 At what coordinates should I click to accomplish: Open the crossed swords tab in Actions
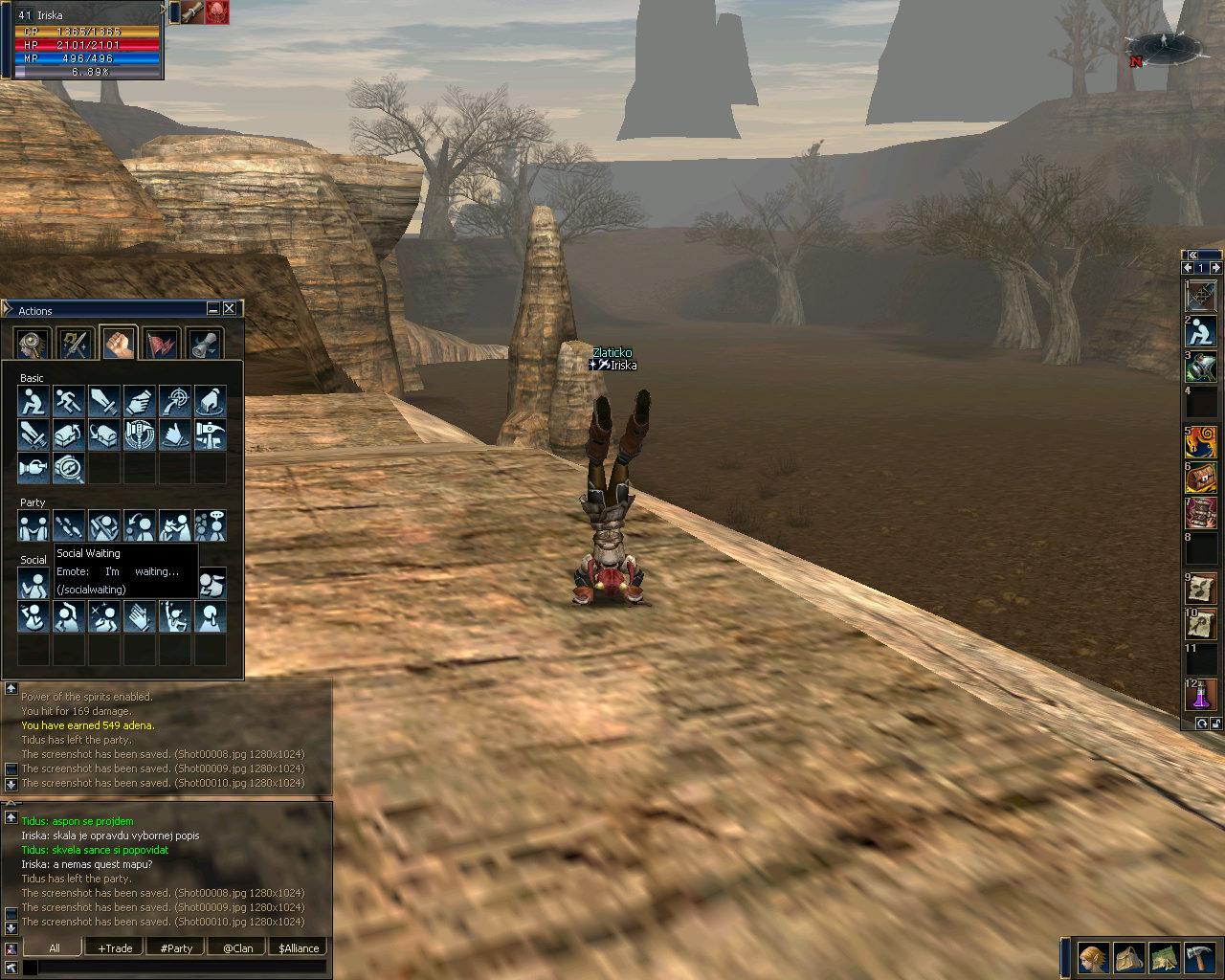(x=75, y=344)
